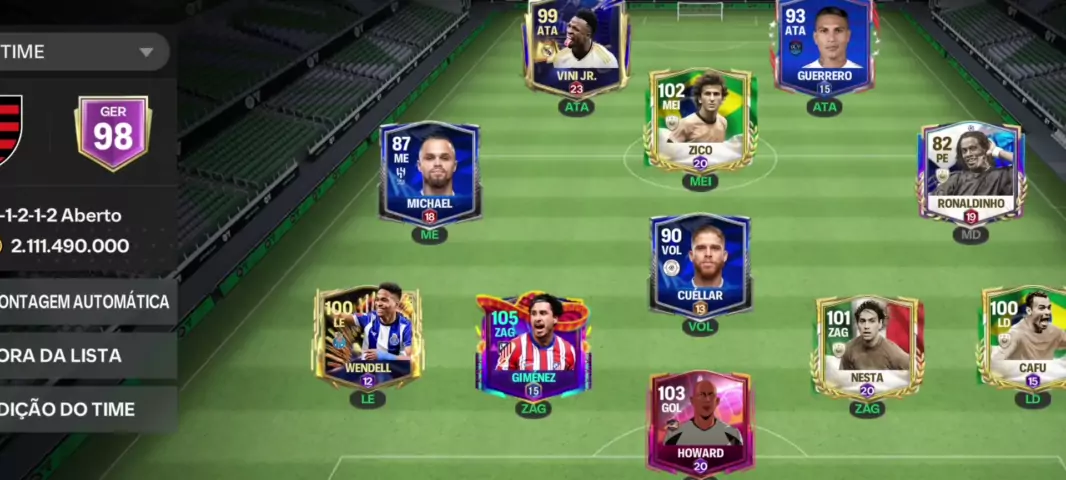Viewport: 1066px width, 480px height.
Task: Pick the Nesta defender card
Action: click(866, 345)
